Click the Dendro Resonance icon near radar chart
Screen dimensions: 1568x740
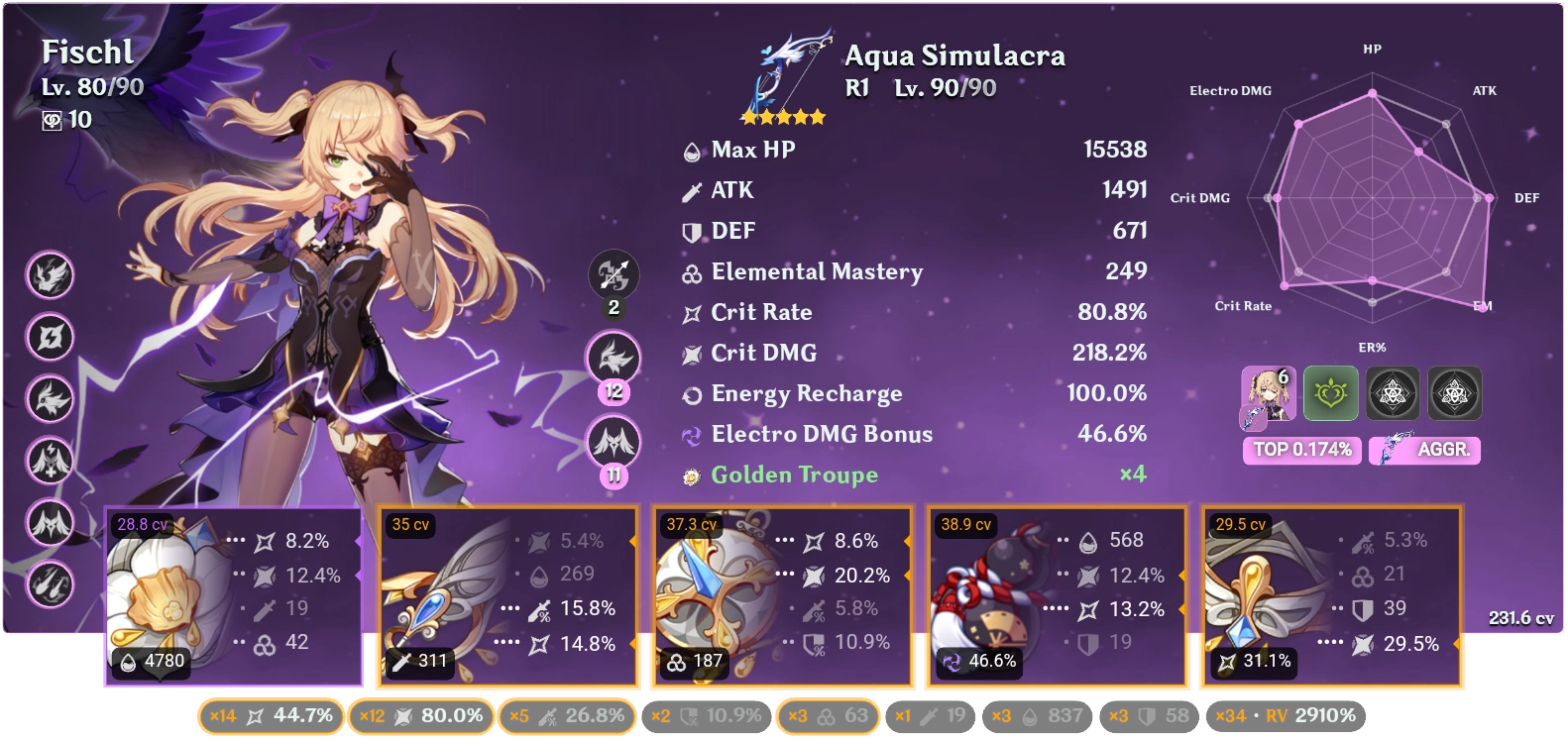point(1330,393)
